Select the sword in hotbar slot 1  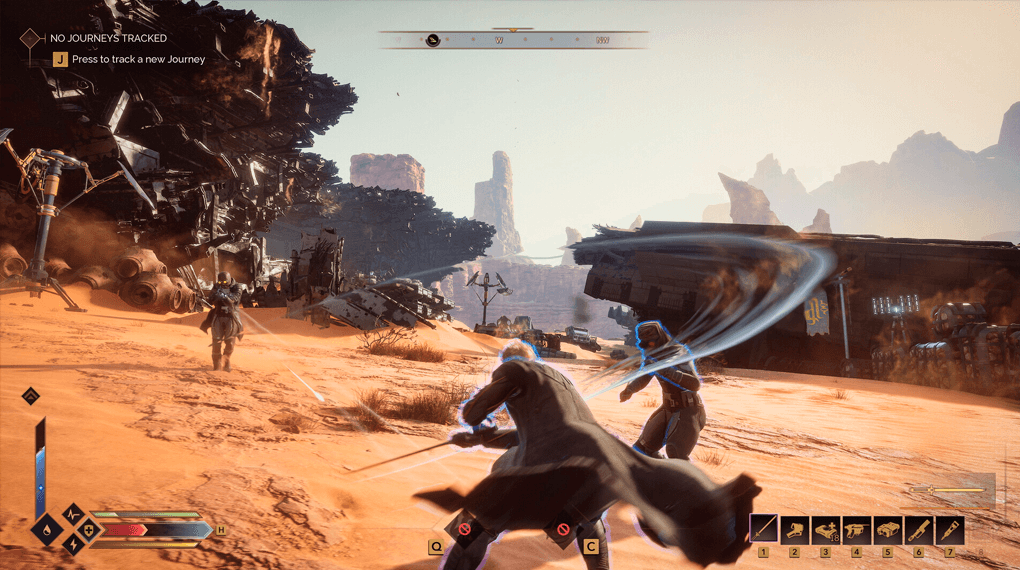point(764,528)
